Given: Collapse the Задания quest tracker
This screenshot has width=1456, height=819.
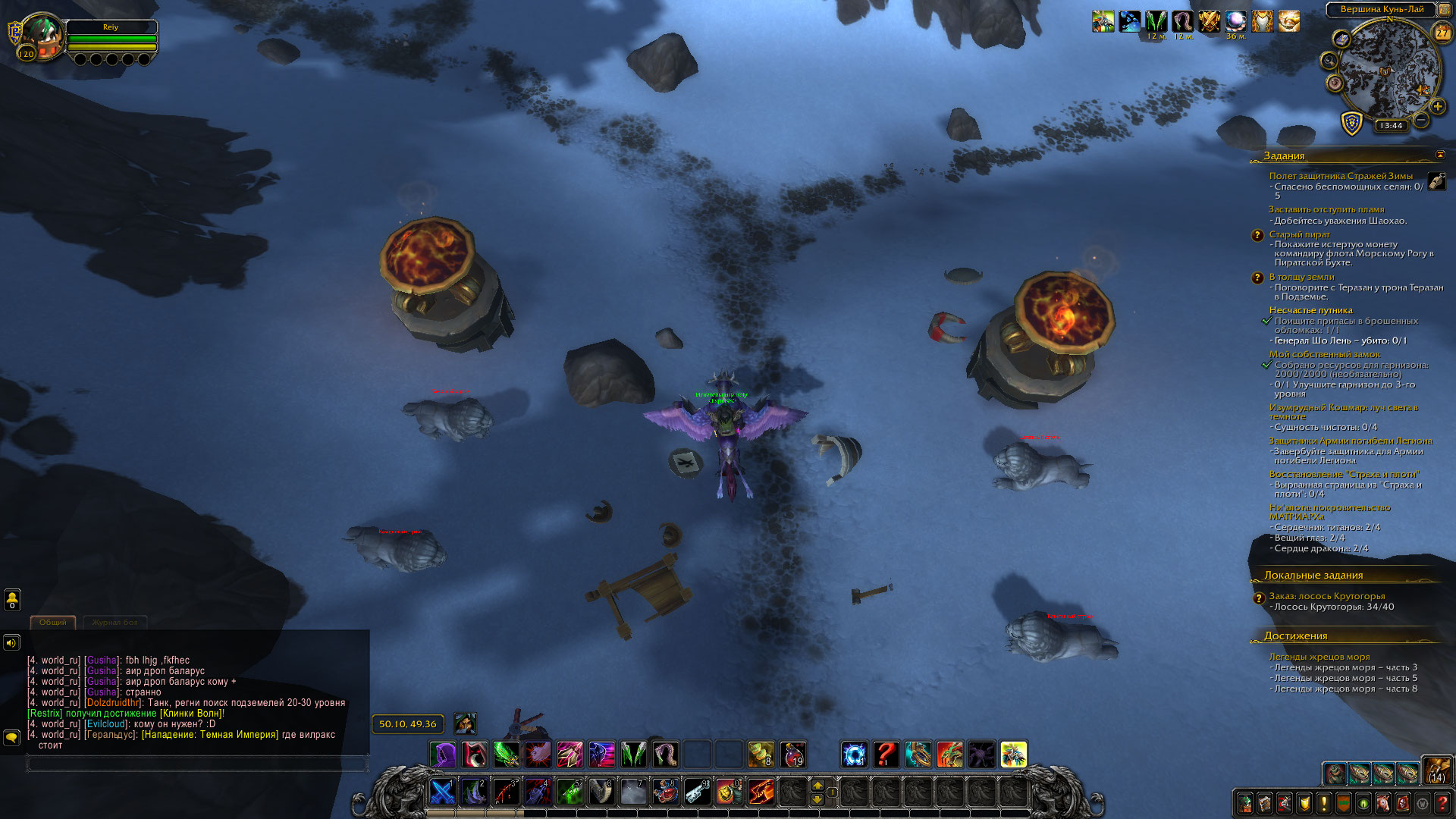Looking at the screenshot, I should click(1440, 155).
